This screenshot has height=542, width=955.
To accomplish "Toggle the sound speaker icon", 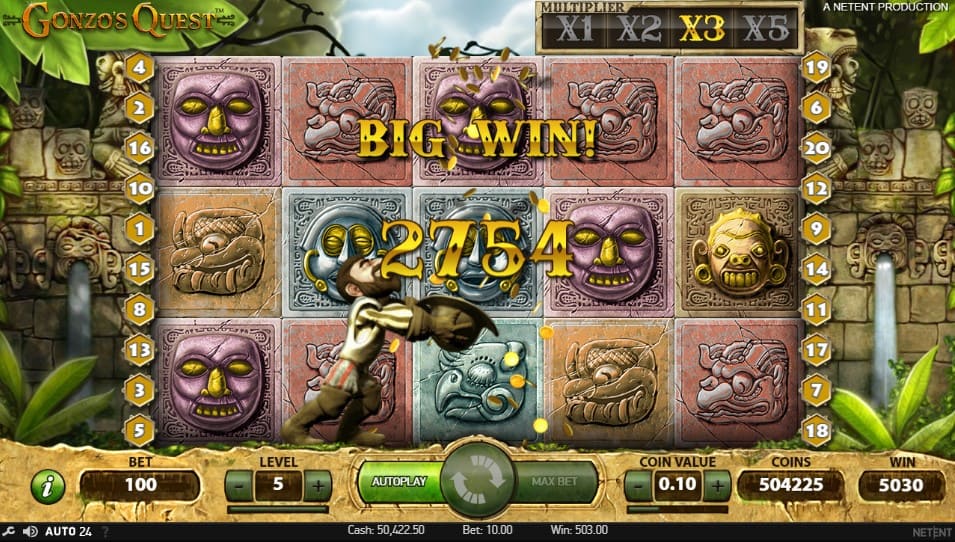I will click(31, 531).
